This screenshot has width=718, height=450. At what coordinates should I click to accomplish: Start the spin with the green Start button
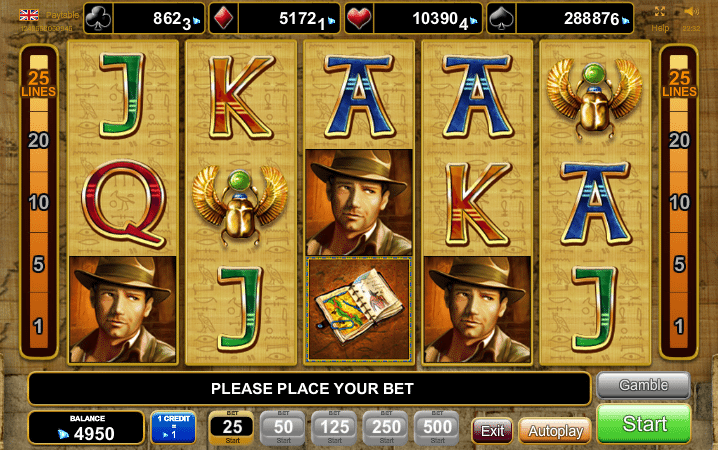(x=644, y=423)
